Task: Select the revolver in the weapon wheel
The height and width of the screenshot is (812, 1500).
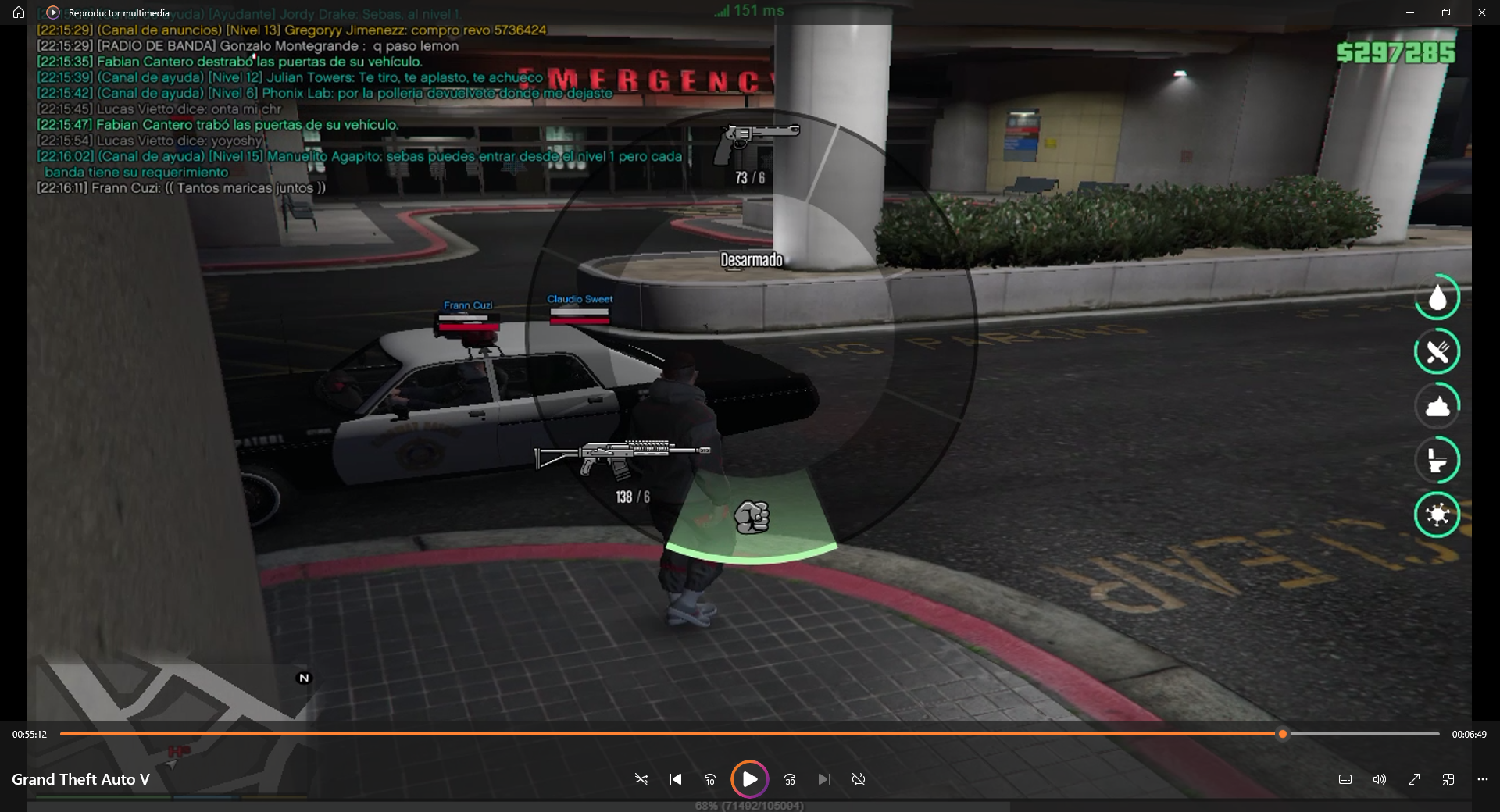Action: (x=756, y=142)
